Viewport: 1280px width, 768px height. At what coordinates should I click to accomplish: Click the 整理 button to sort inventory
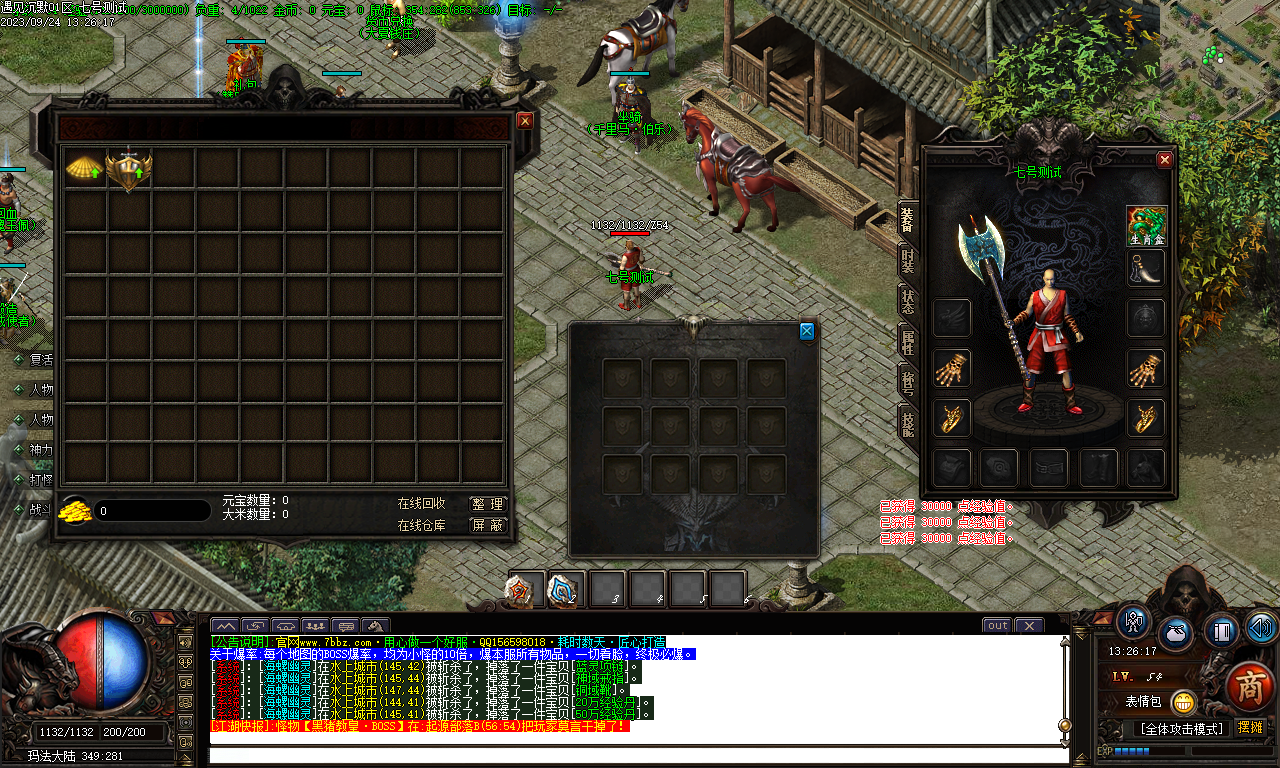point(489,503)
